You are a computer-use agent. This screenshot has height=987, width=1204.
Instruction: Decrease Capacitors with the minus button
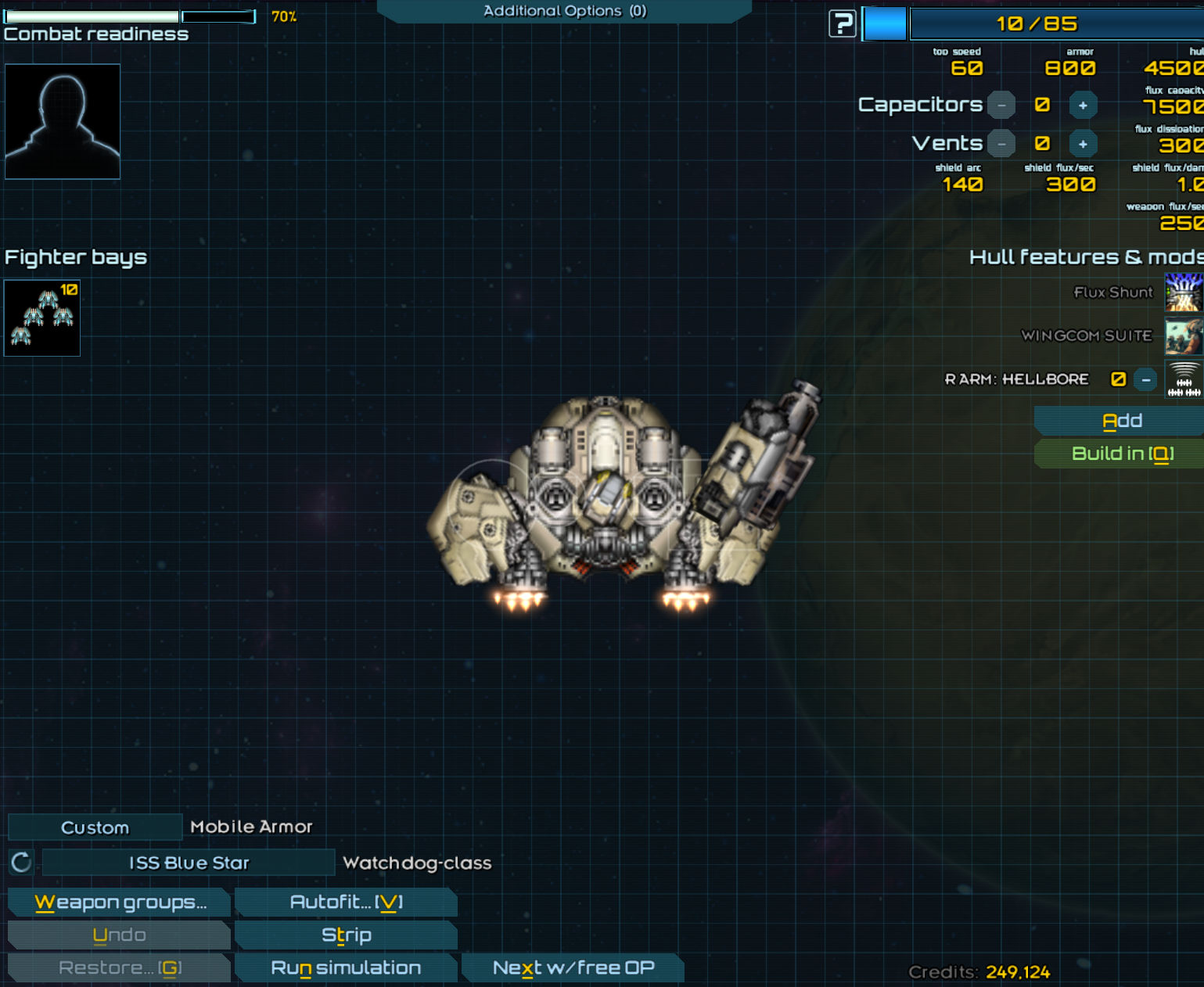[1001, 106]
